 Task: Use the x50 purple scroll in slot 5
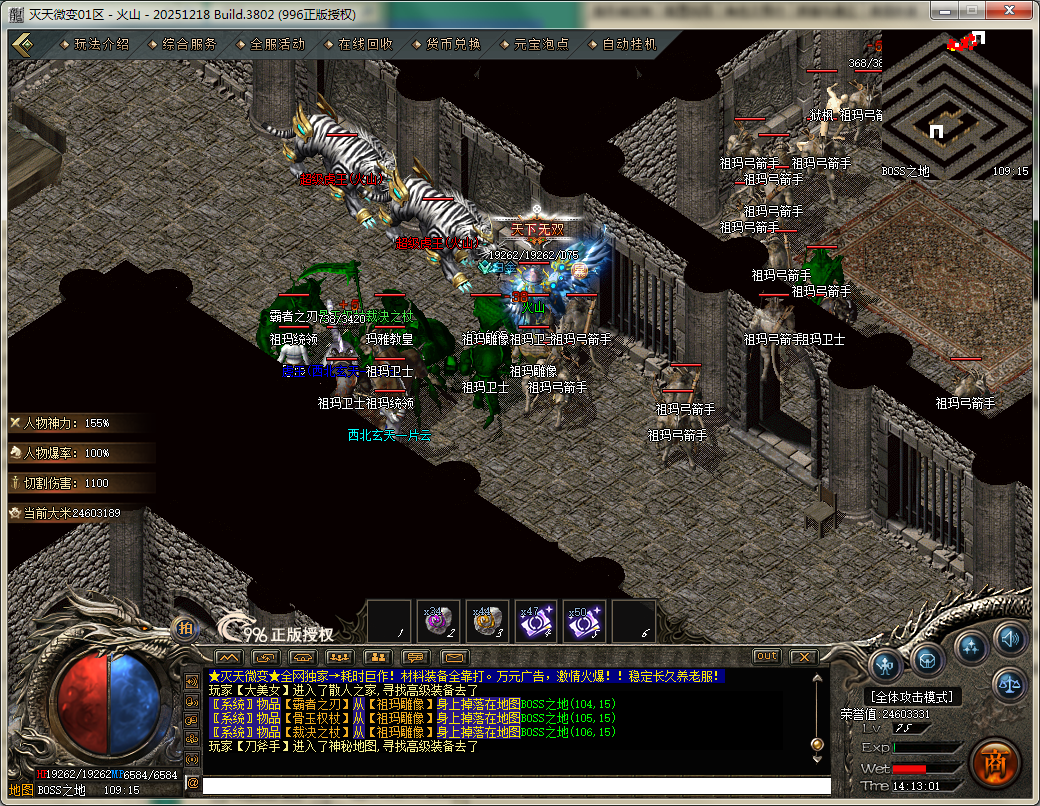[585, 622]
